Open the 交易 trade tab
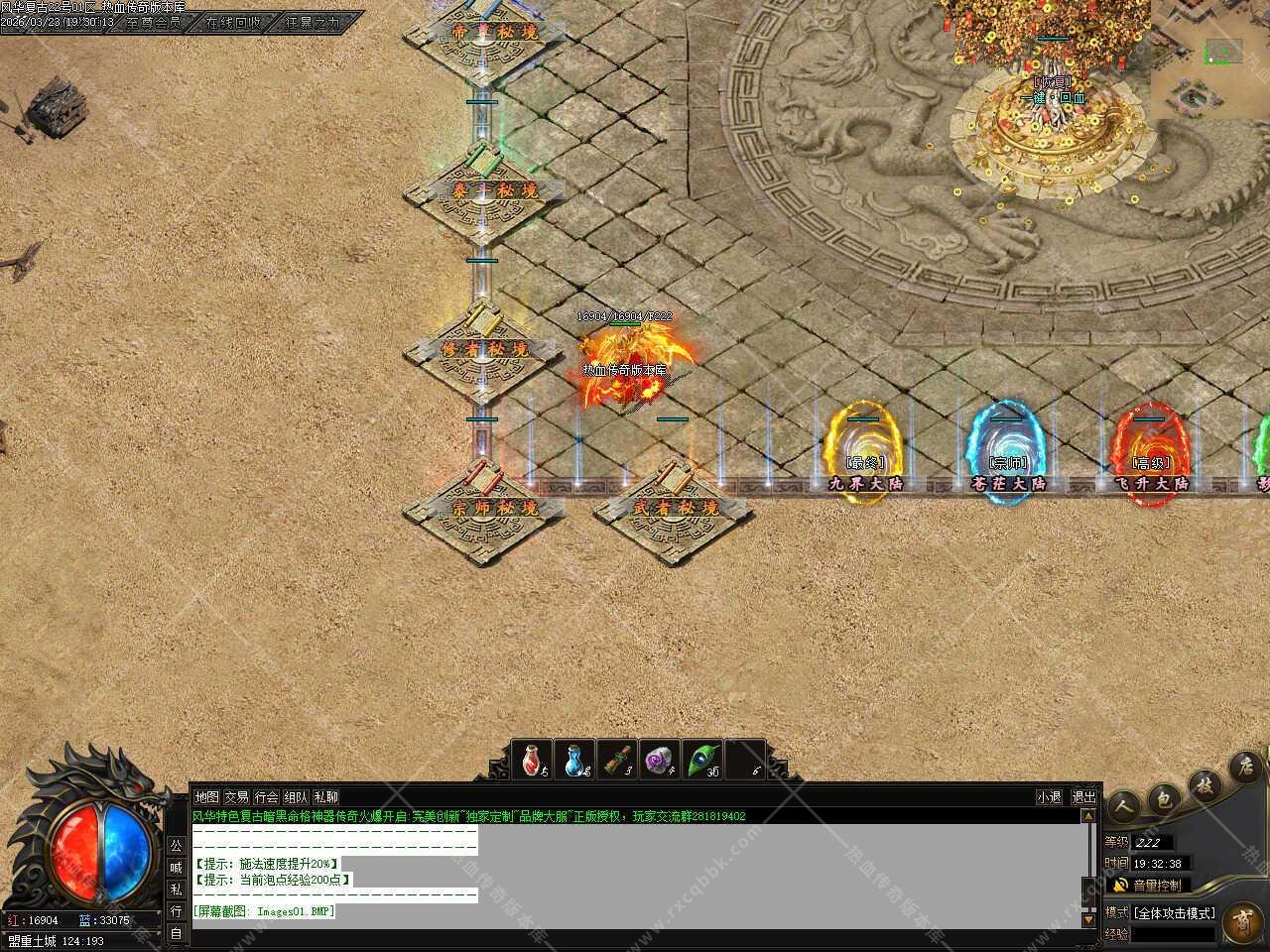Screen dimensions: 1270x952 pyautogui.click(x=236, y=796)
